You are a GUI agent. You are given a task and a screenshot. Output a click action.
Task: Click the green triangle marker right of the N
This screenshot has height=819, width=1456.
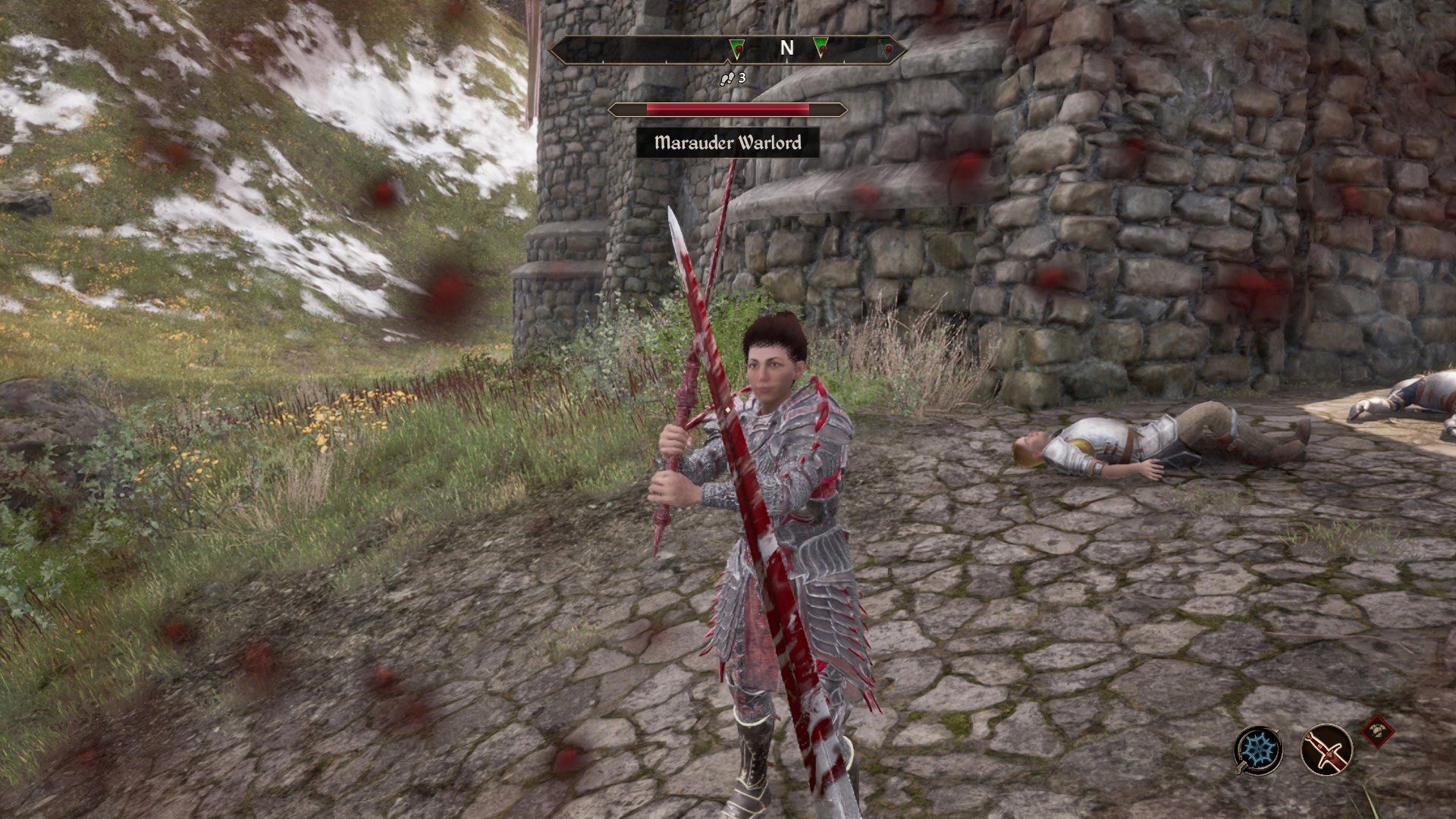point(821,48)
